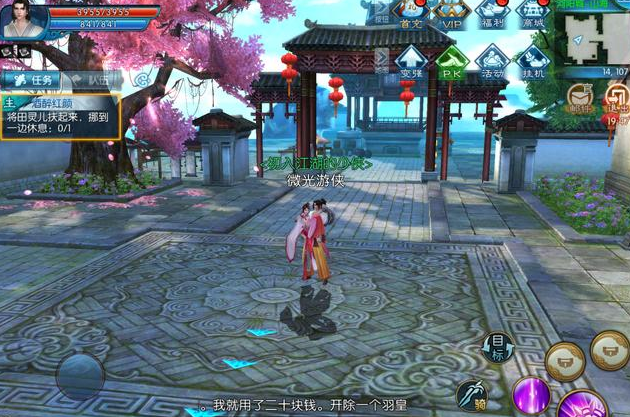Open the 活动 events menu
630x417 pixels.
(491, 61)
